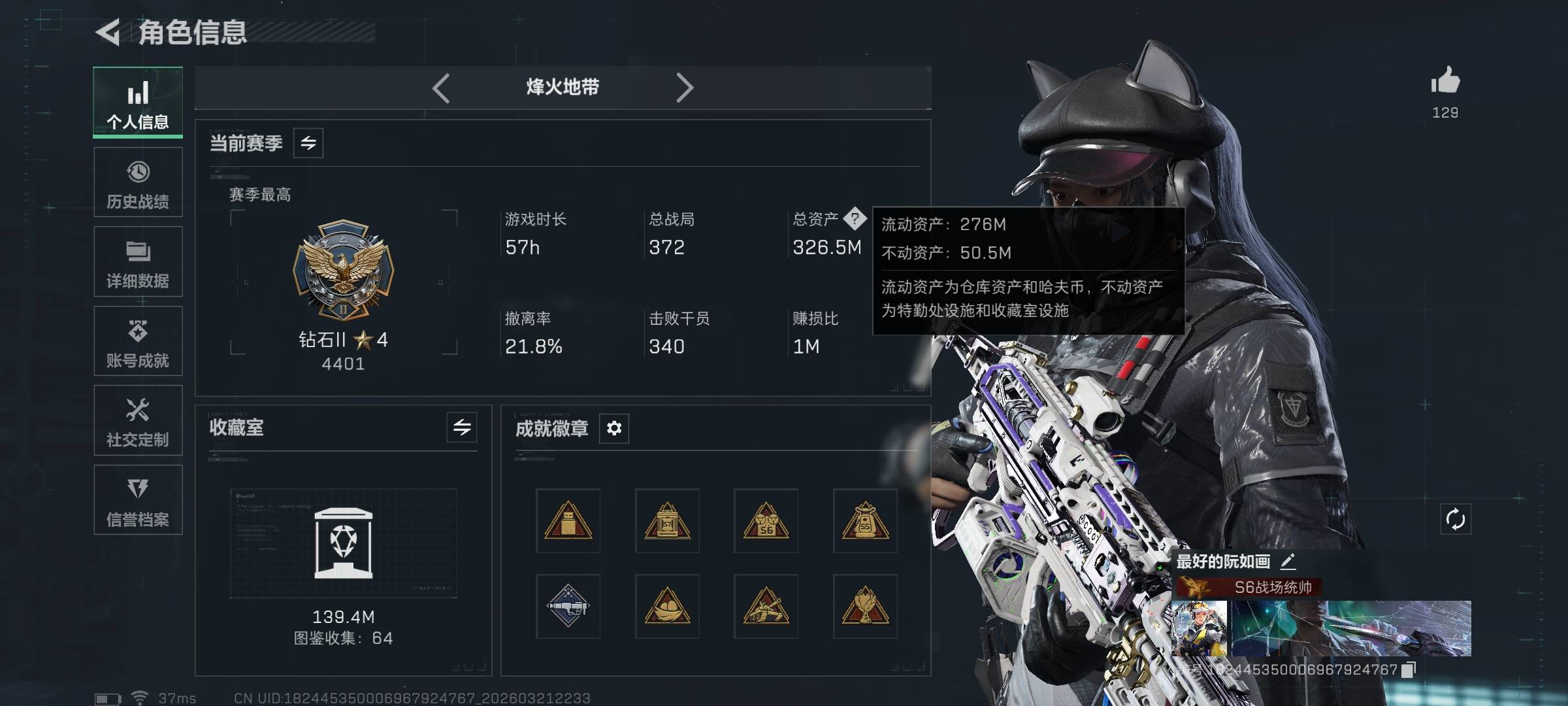Toggle the 收藏室 swap button
The width and height of the screenshot is (1568, 706).
tap(462, 428)
